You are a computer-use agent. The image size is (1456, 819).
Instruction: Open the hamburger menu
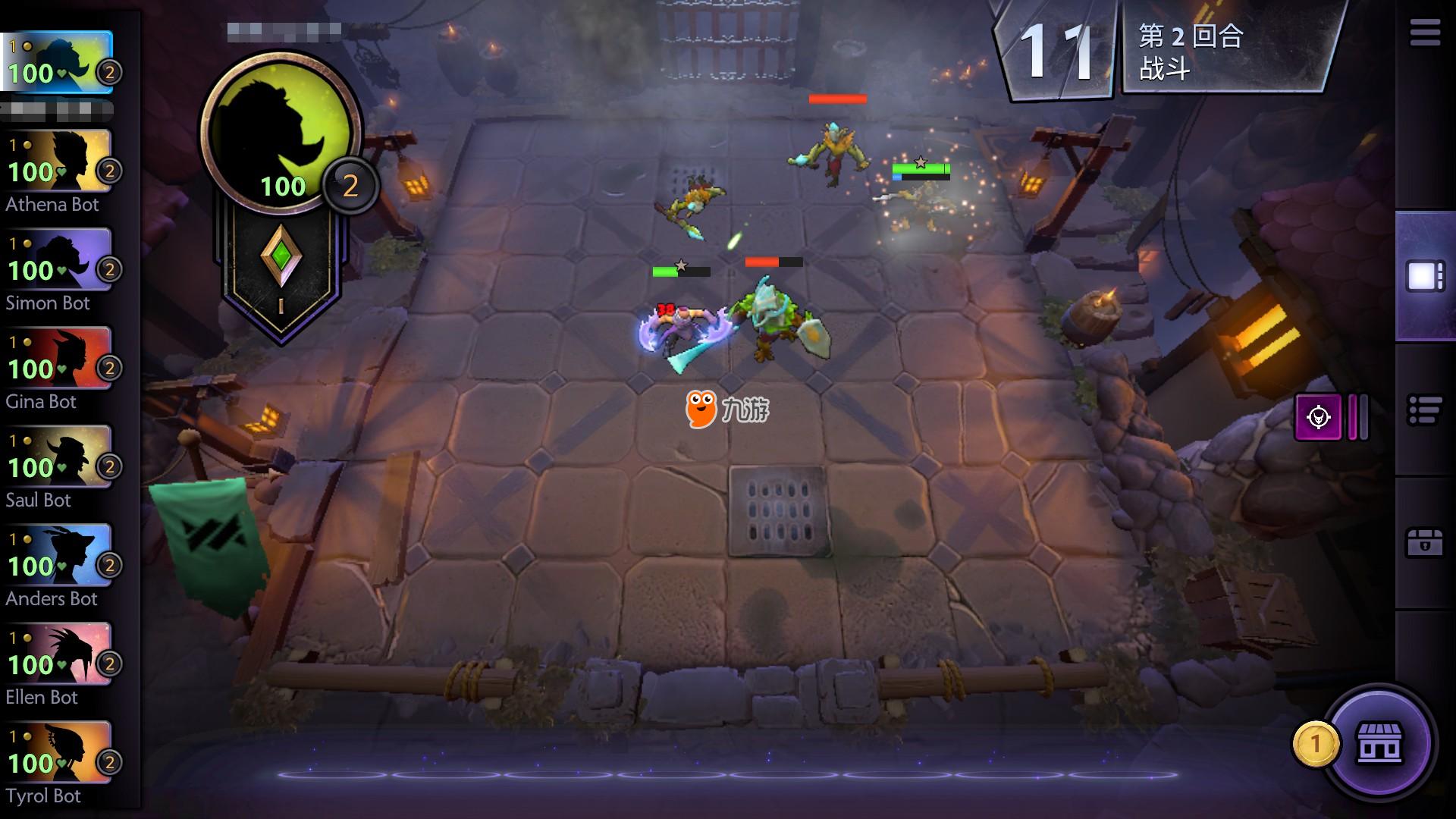coord(1425,33)
